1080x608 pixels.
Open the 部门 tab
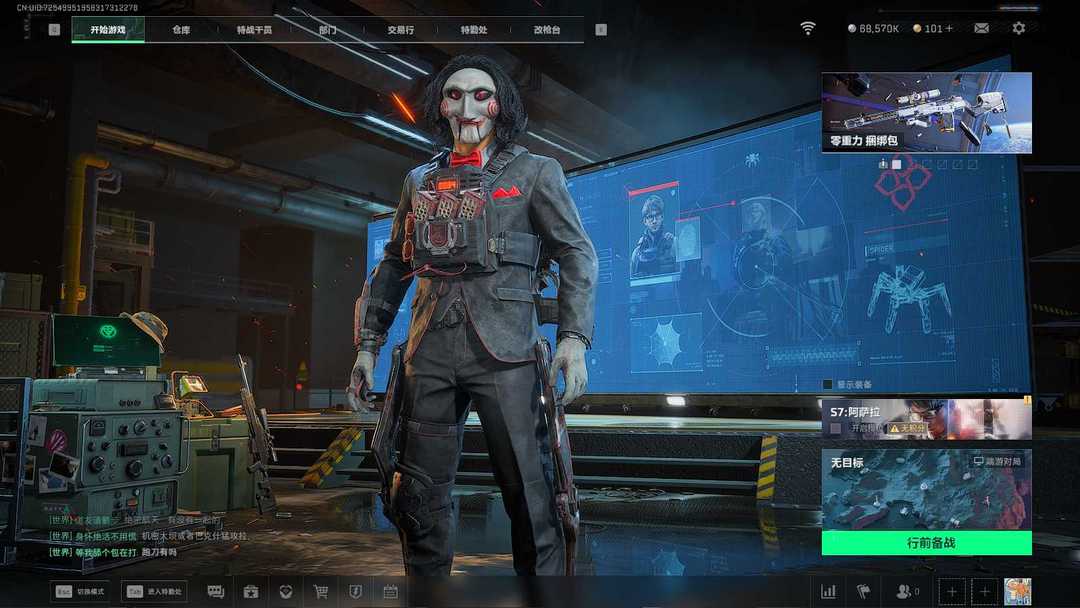[x=329, y=30]
